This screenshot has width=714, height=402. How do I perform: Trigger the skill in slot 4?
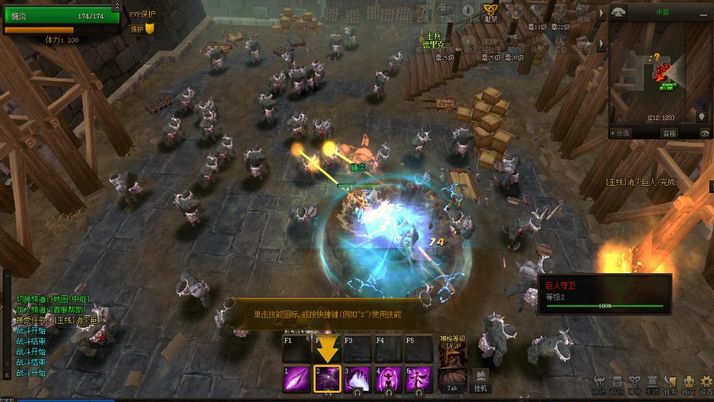tap(388, 379)
